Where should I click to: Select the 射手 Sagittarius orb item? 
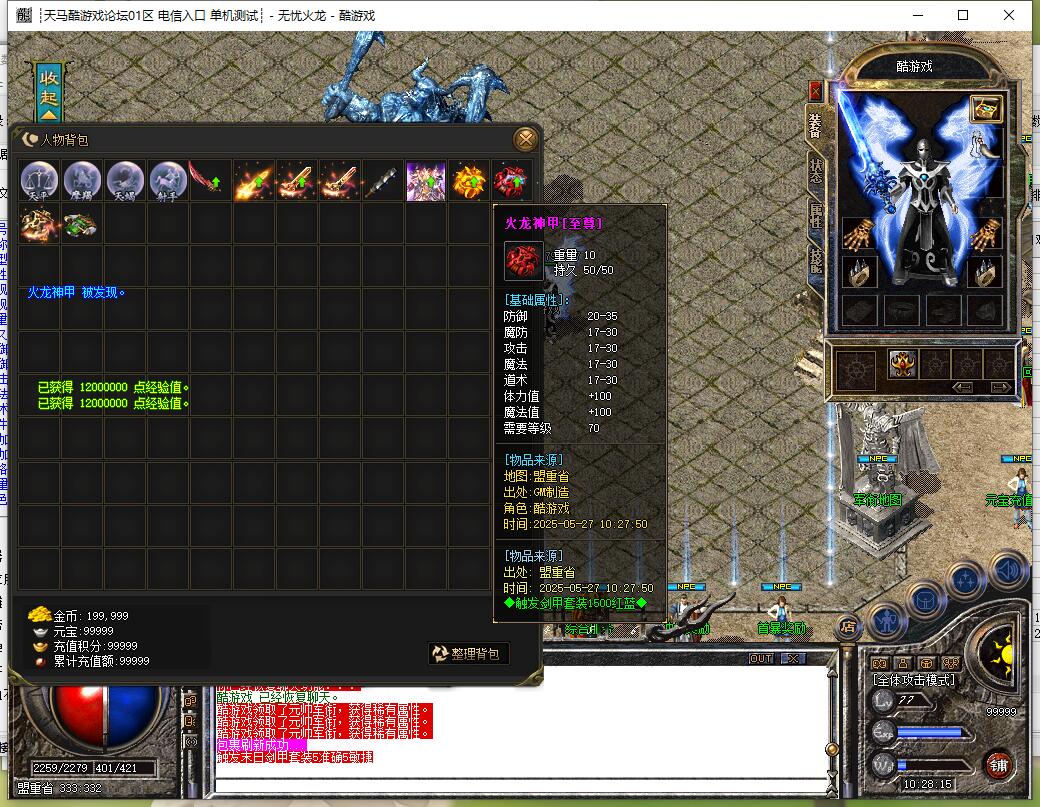coord(168,181)
